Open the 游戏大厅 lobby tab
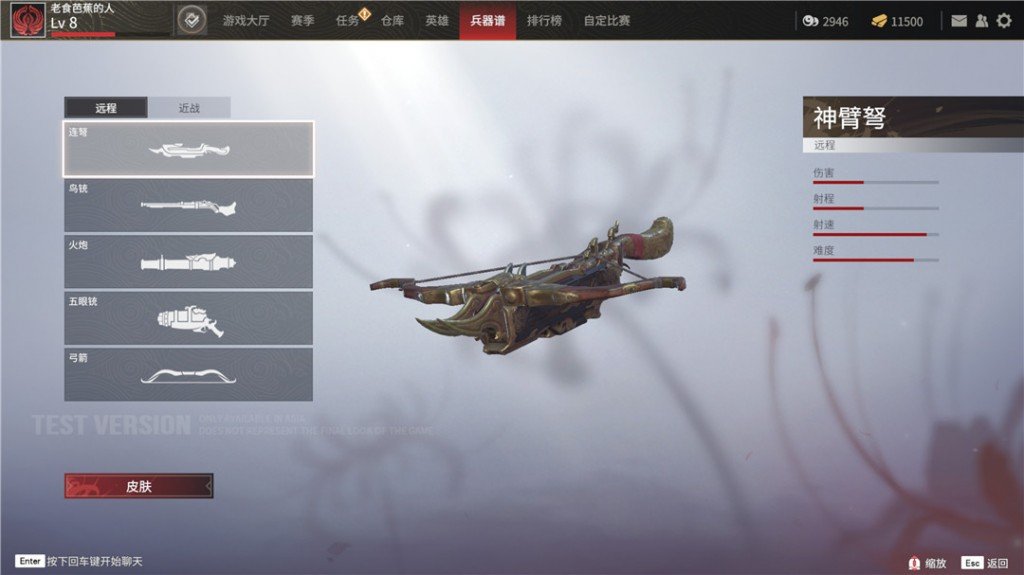The height and width of the screenshot is (575, 1024). point(246,20)
